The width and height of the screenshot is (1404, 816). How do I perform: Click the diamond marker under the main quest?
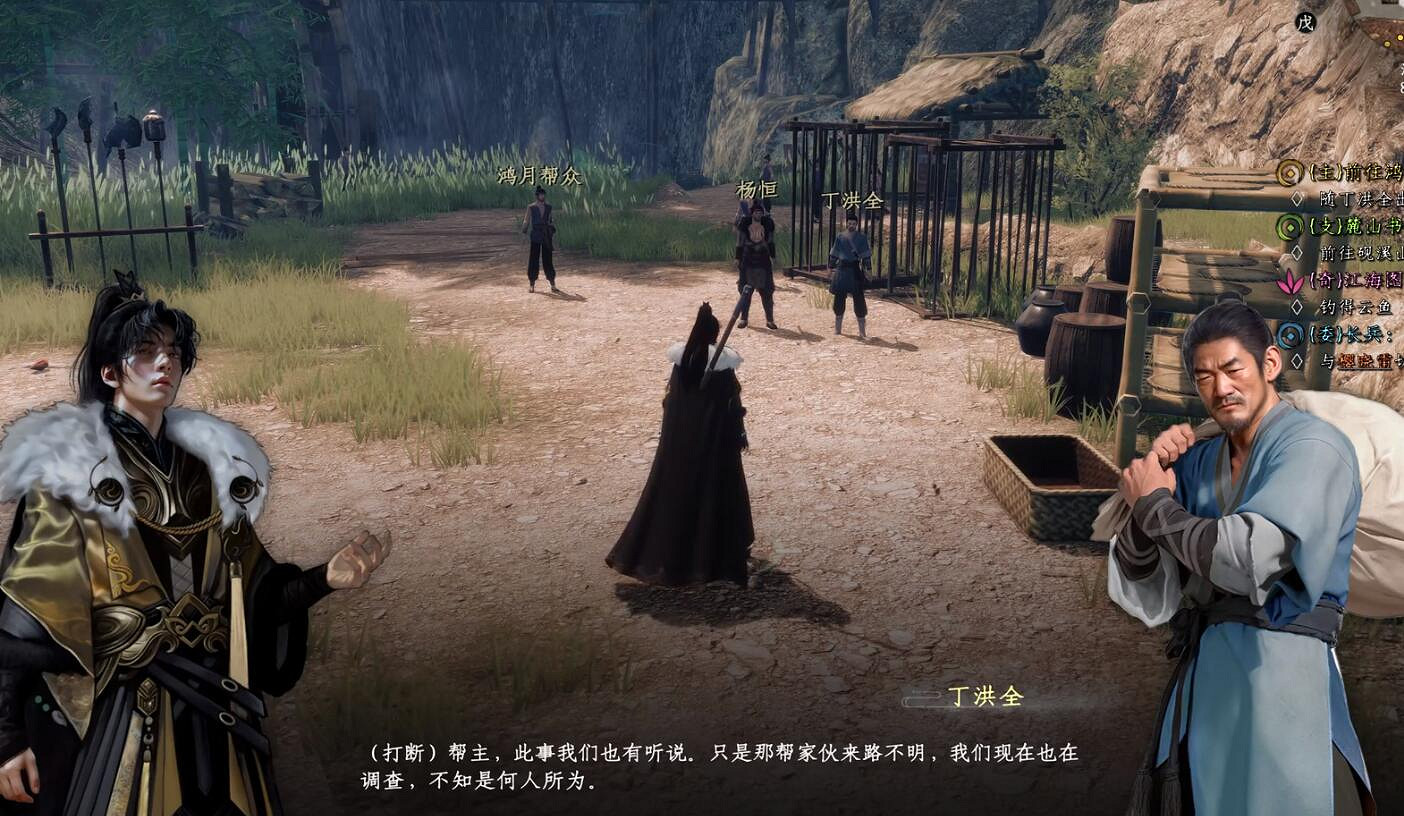(x=1298, y=199)
